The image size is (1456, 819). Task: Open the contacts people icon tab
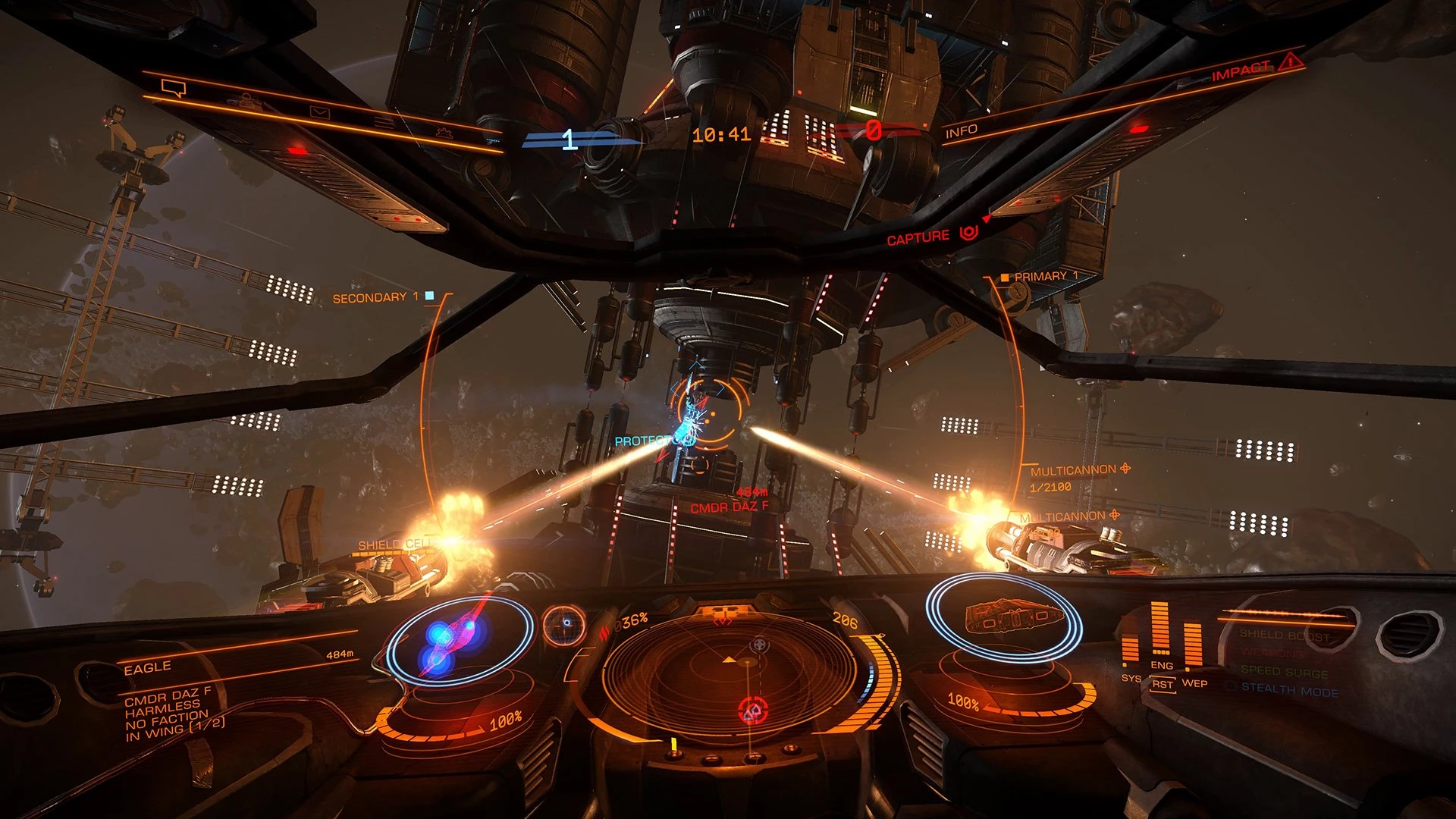click(x=246, y=101)
